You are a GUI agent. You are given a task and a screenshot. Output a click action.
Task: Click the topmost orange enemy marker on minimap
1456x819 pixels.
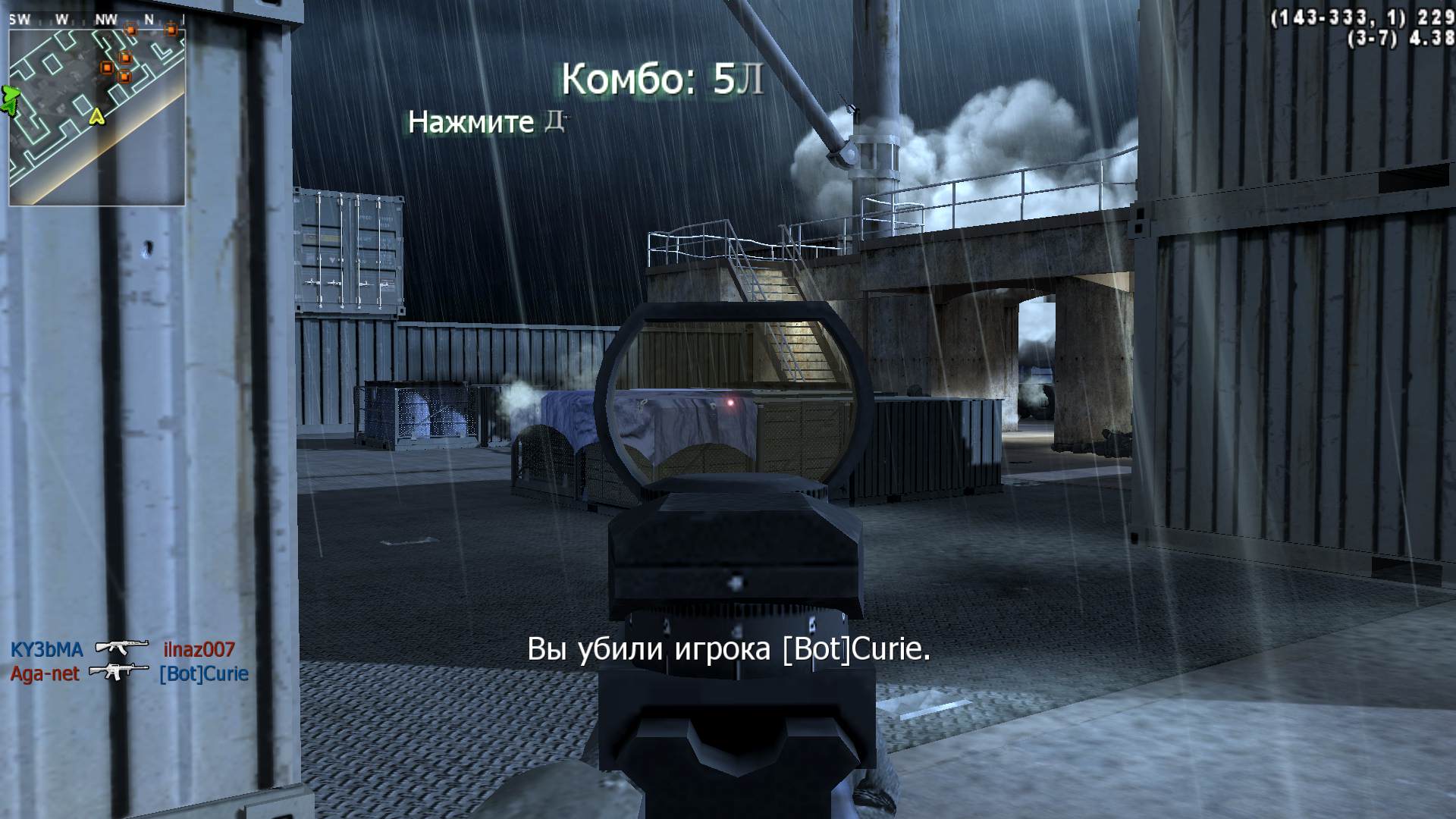click(130, 30)
